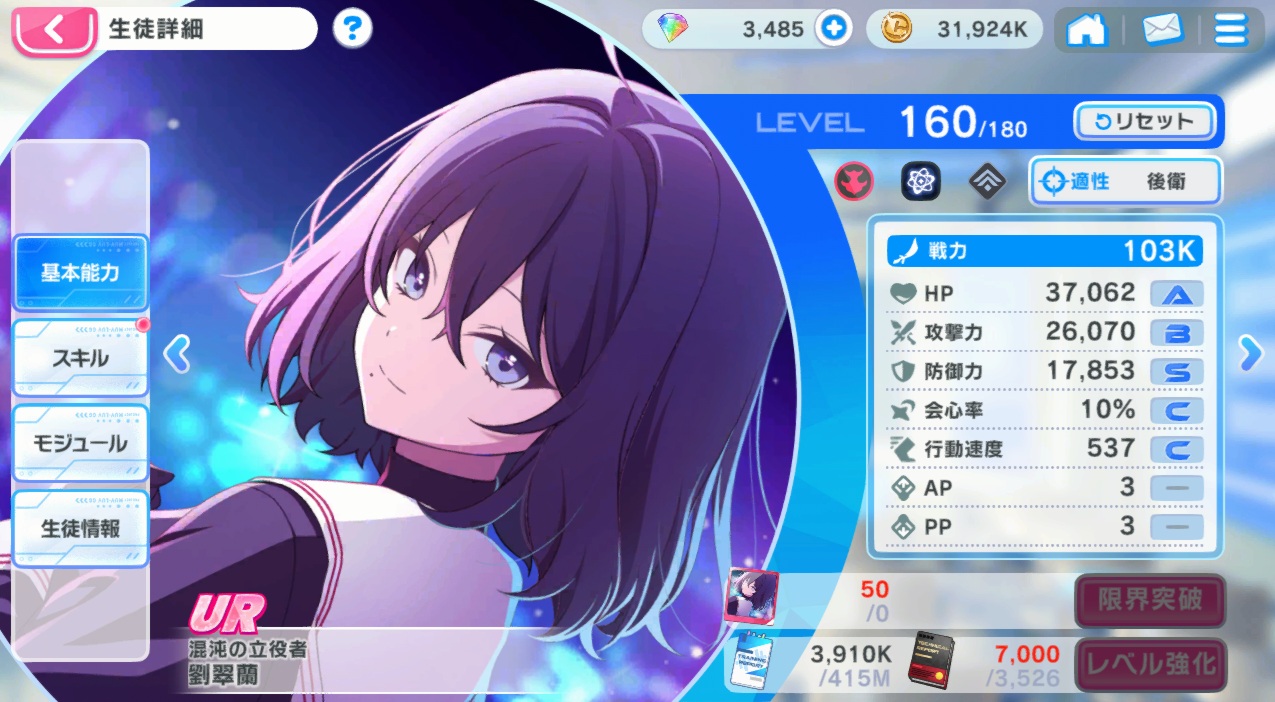Switch to the 基本能力 tab
1275x702 pixels.
pos(80,272)
